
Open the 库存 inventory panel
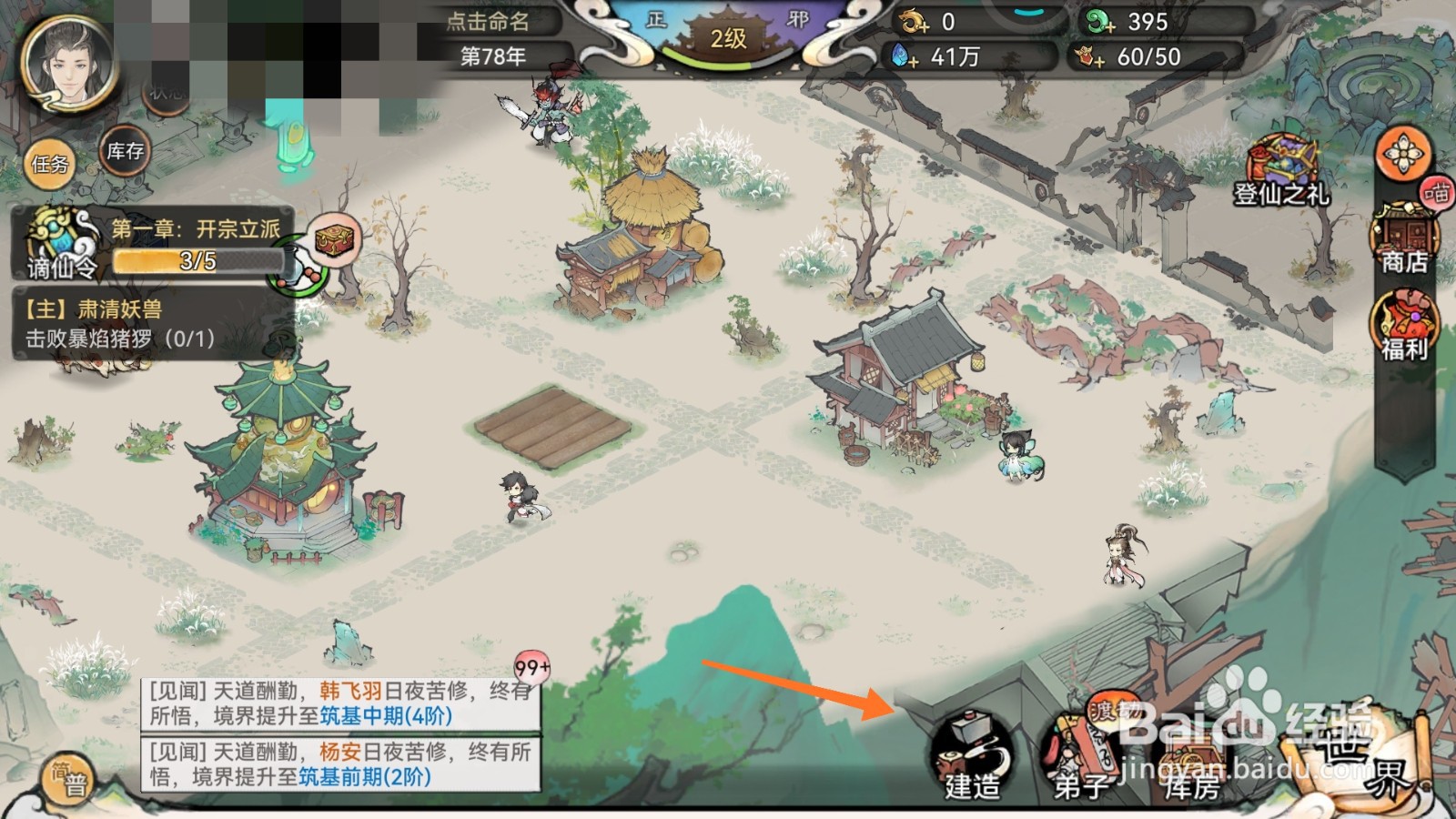(124, 153)
